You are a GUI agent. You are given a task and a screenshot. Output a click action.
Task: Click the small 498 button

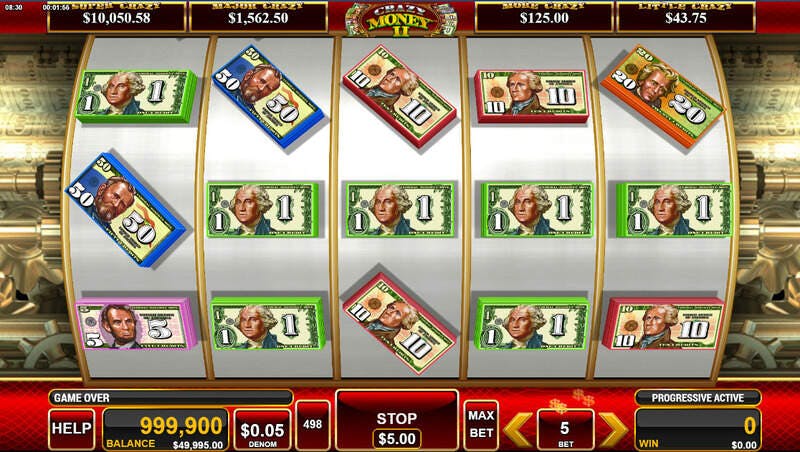313,424
